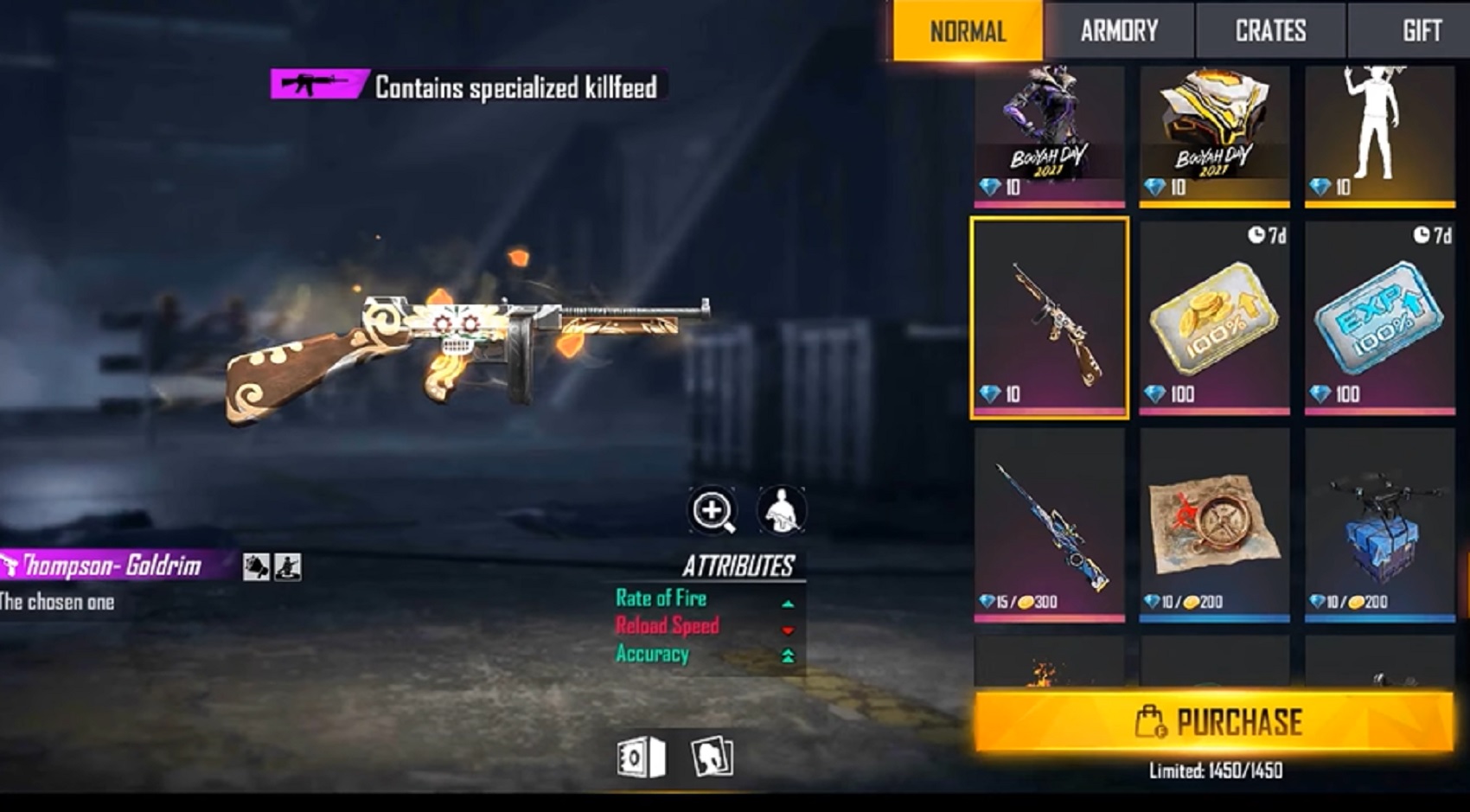Switch to the ARMORY tab
This screenshot has height=812, width=1470.
[x=1119, y=31]
